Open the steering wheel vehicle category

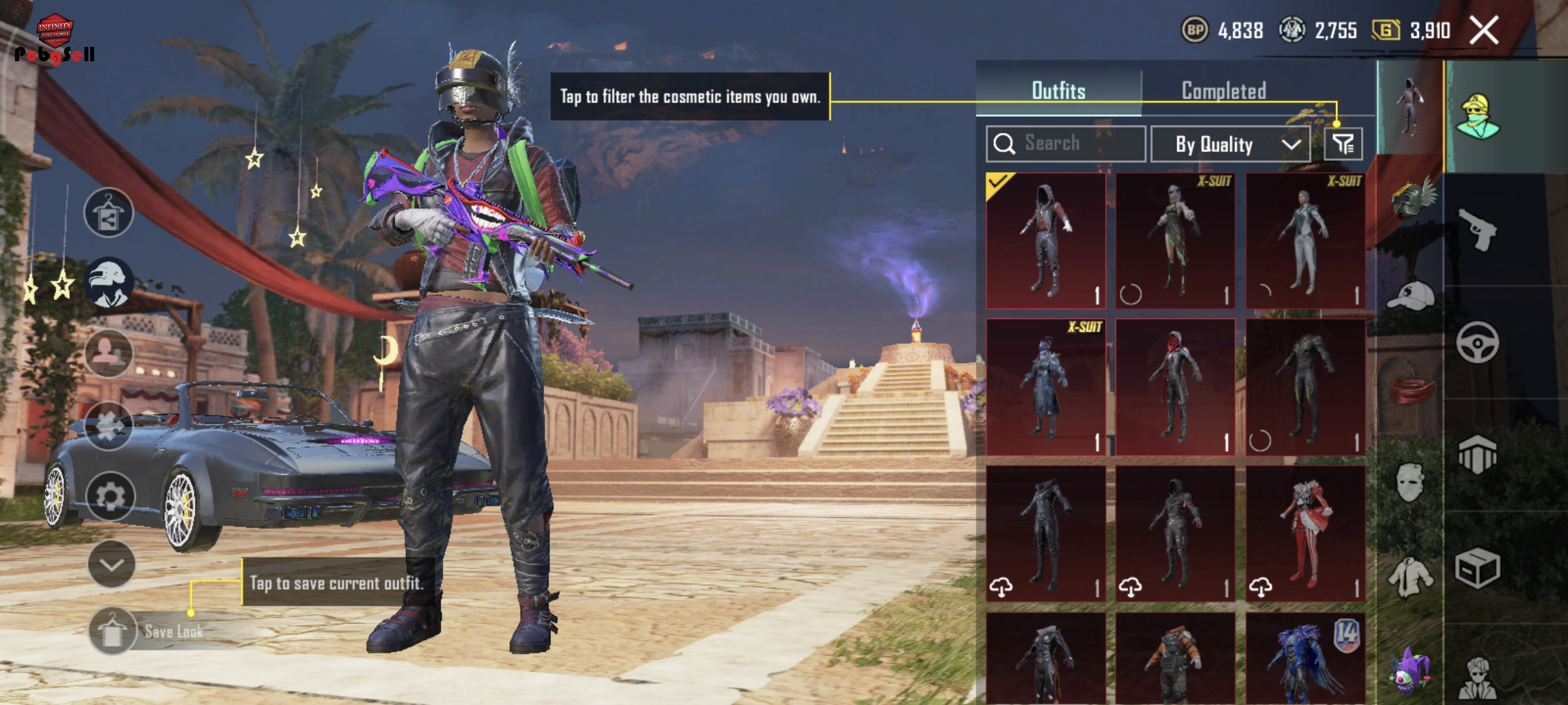point(1477,343)
